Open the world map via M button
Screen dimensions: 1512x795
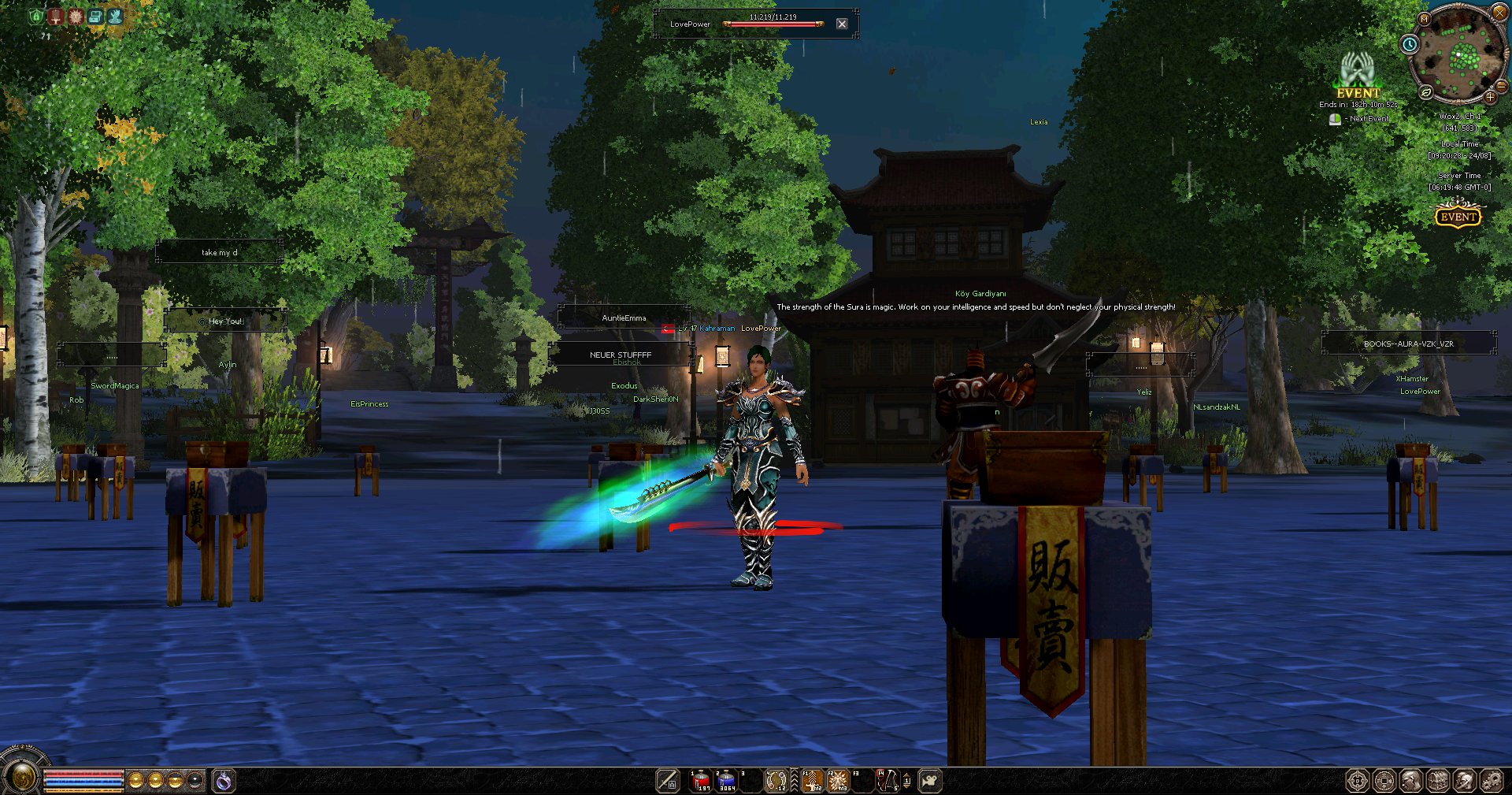click(1424, 18)
